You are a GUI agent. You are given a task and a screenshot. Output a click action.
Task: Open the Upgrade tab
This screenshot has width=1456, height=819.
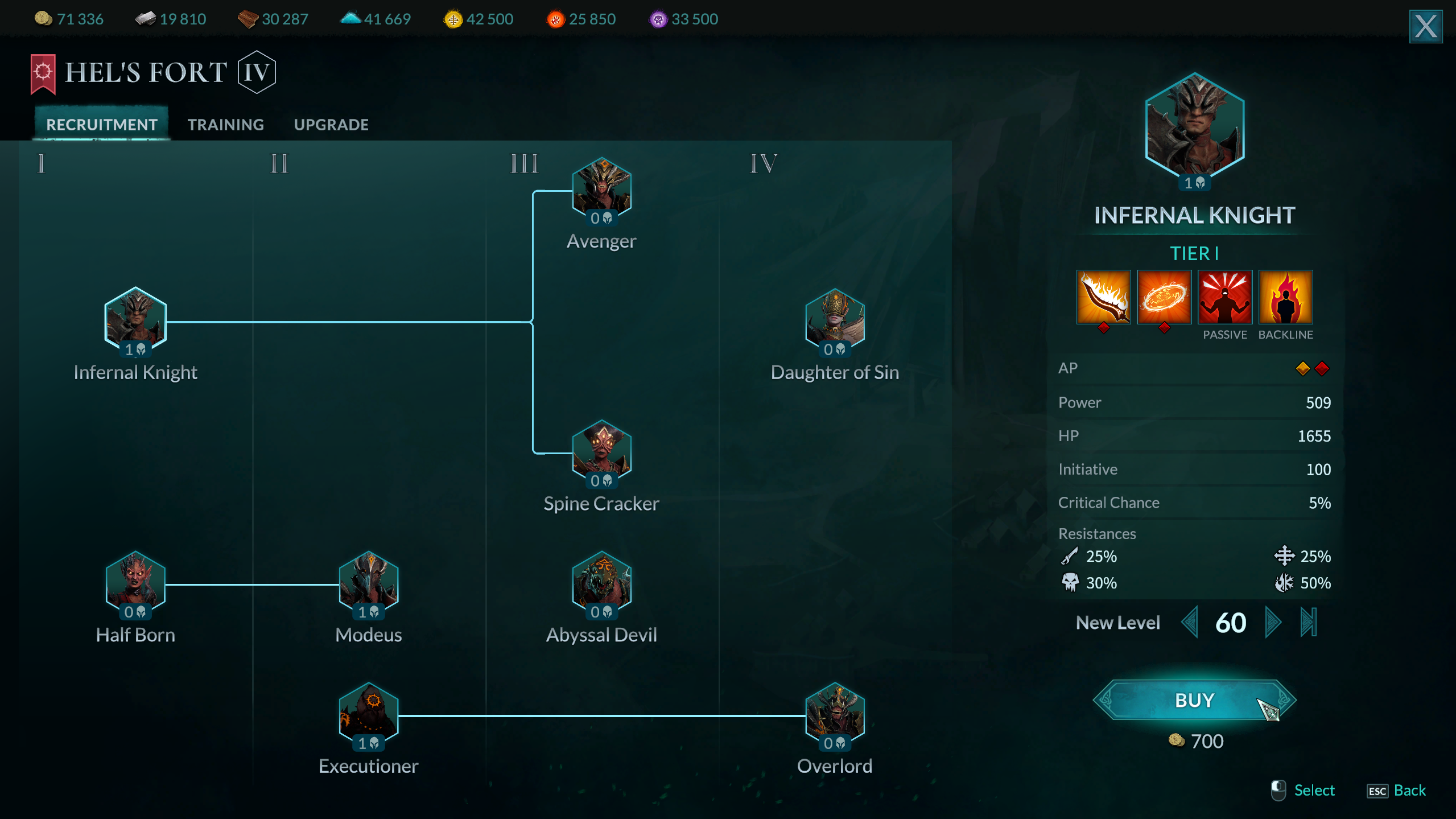point(331,125)
